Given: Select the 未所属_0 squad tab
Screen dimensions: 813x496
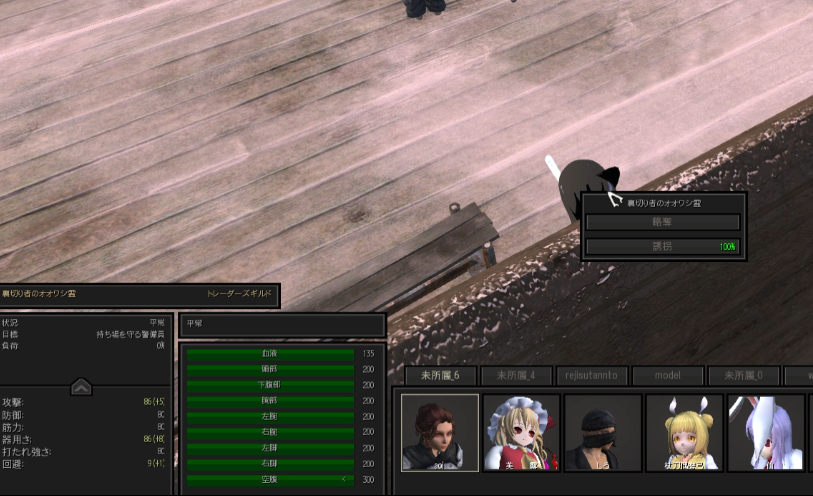Looking at the screenshot, I should pos(743,376).
